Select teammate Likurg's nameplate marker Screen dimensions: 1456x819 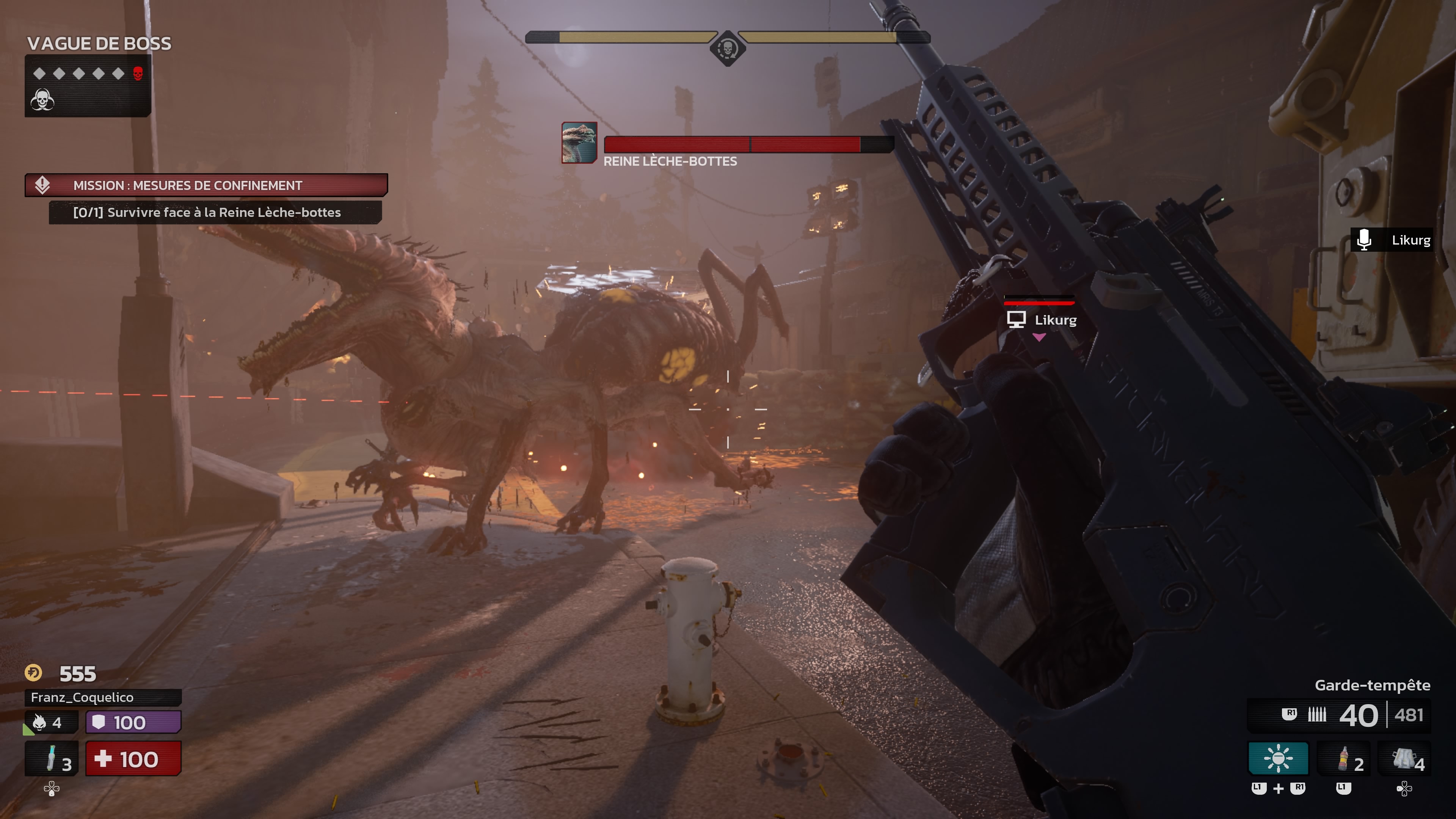[1041, 320]
